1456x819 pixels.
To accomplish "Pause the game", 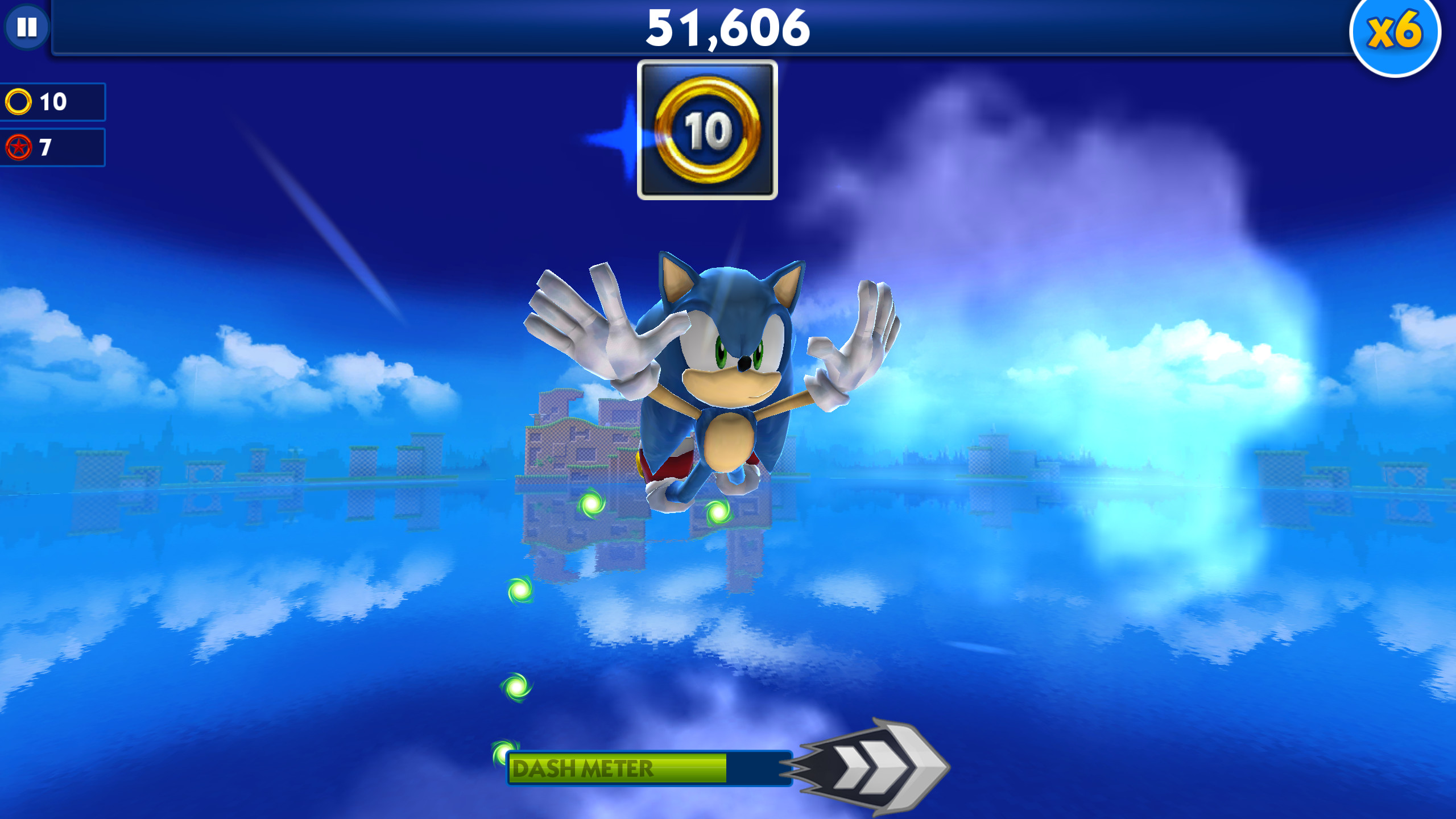I will (26, 27).
